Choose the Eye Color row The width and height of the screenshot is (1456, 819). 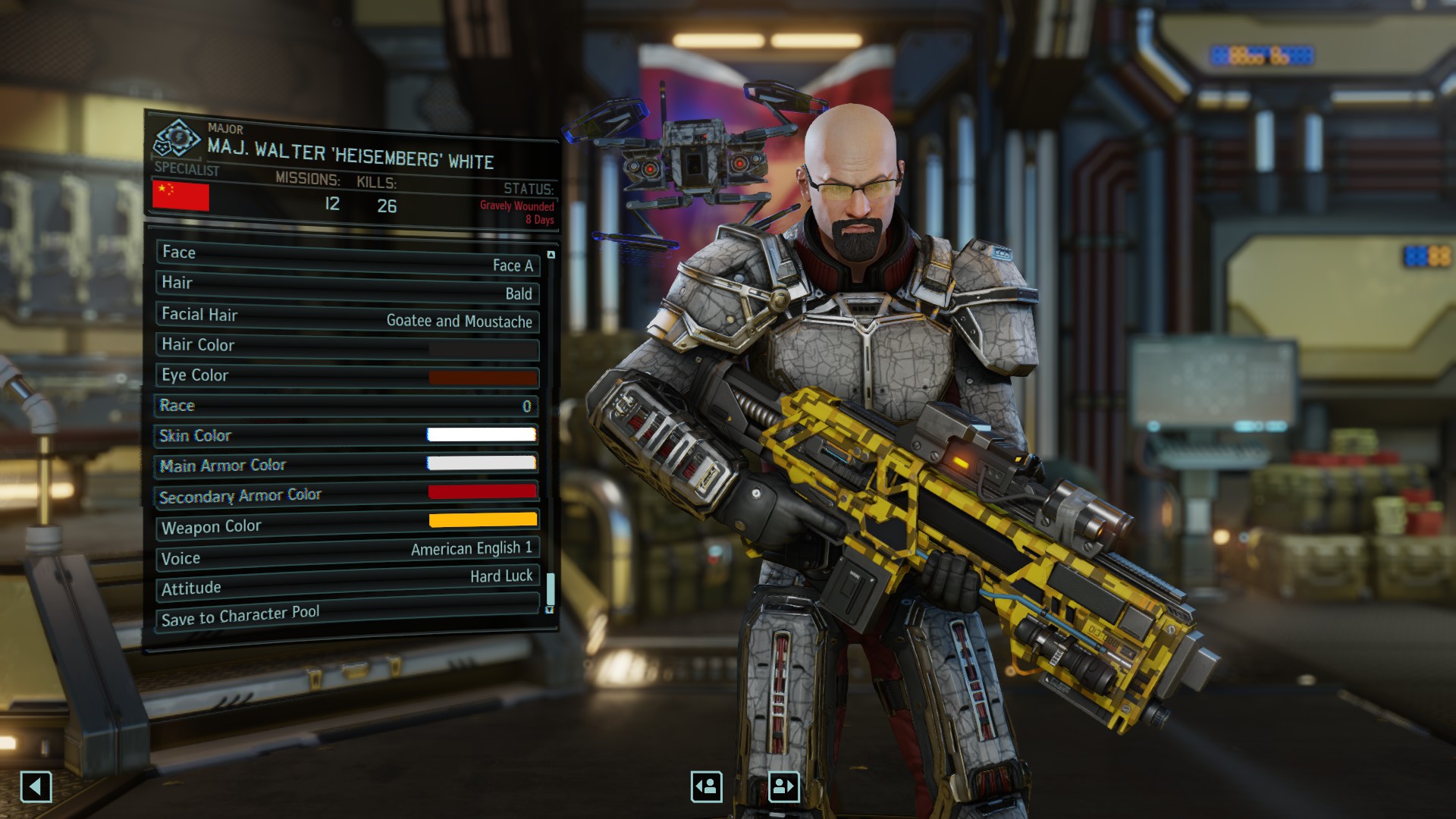coord(347,376)
